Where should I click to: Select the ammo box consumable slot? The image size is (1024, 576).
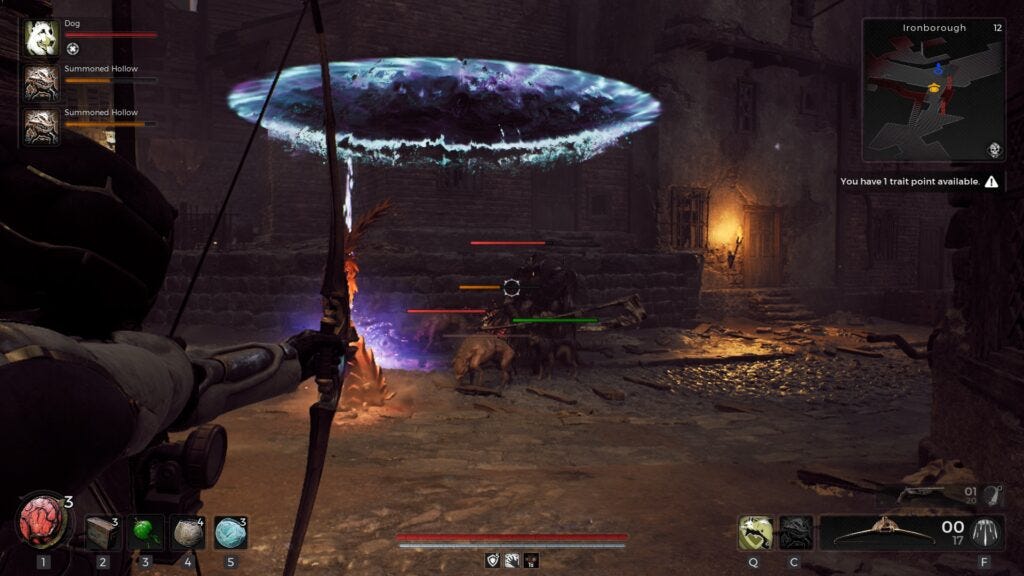[x=101, y=532]
